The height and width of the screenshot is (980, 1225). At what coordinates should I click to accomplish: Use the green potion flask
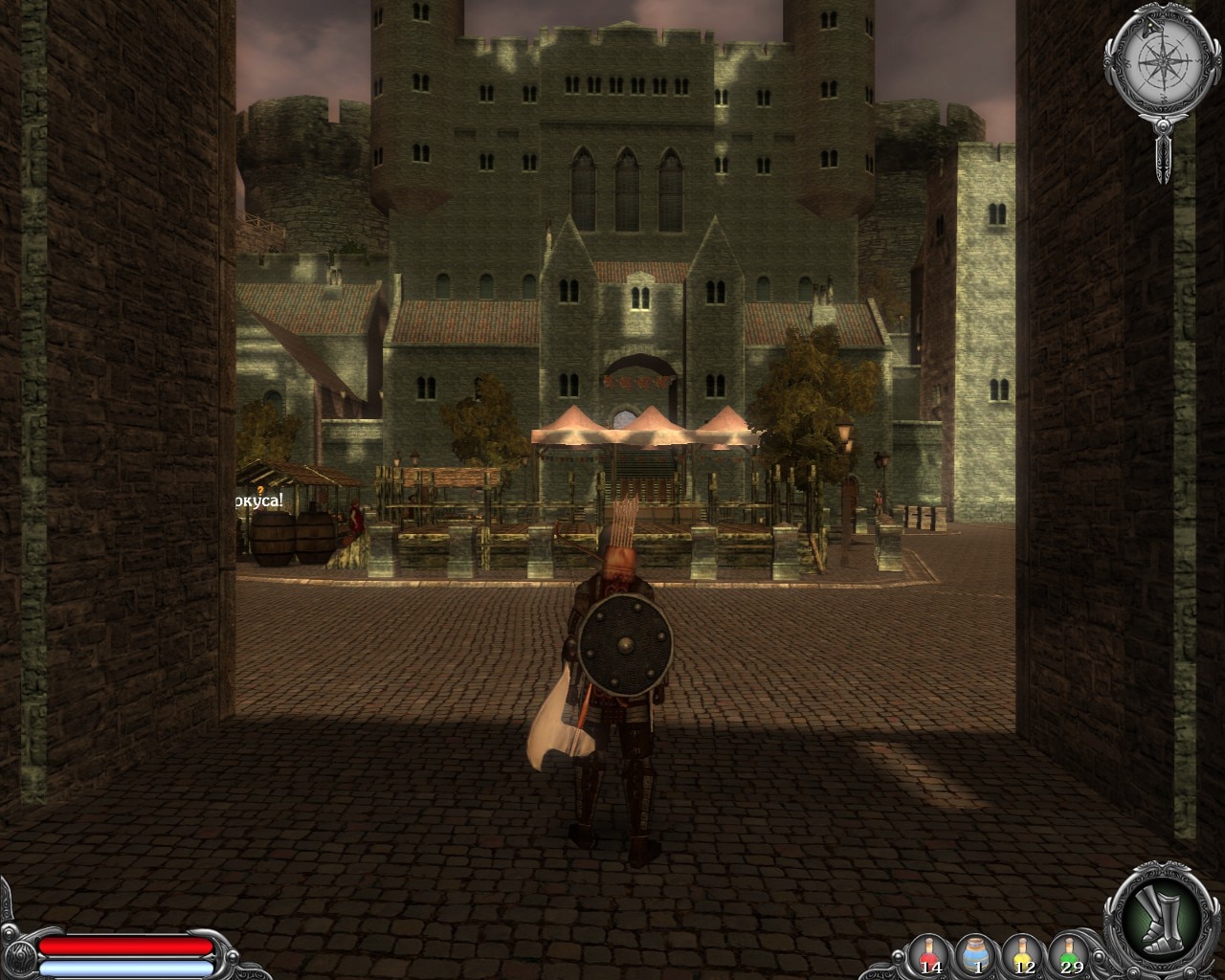[x=1071, y=953]
